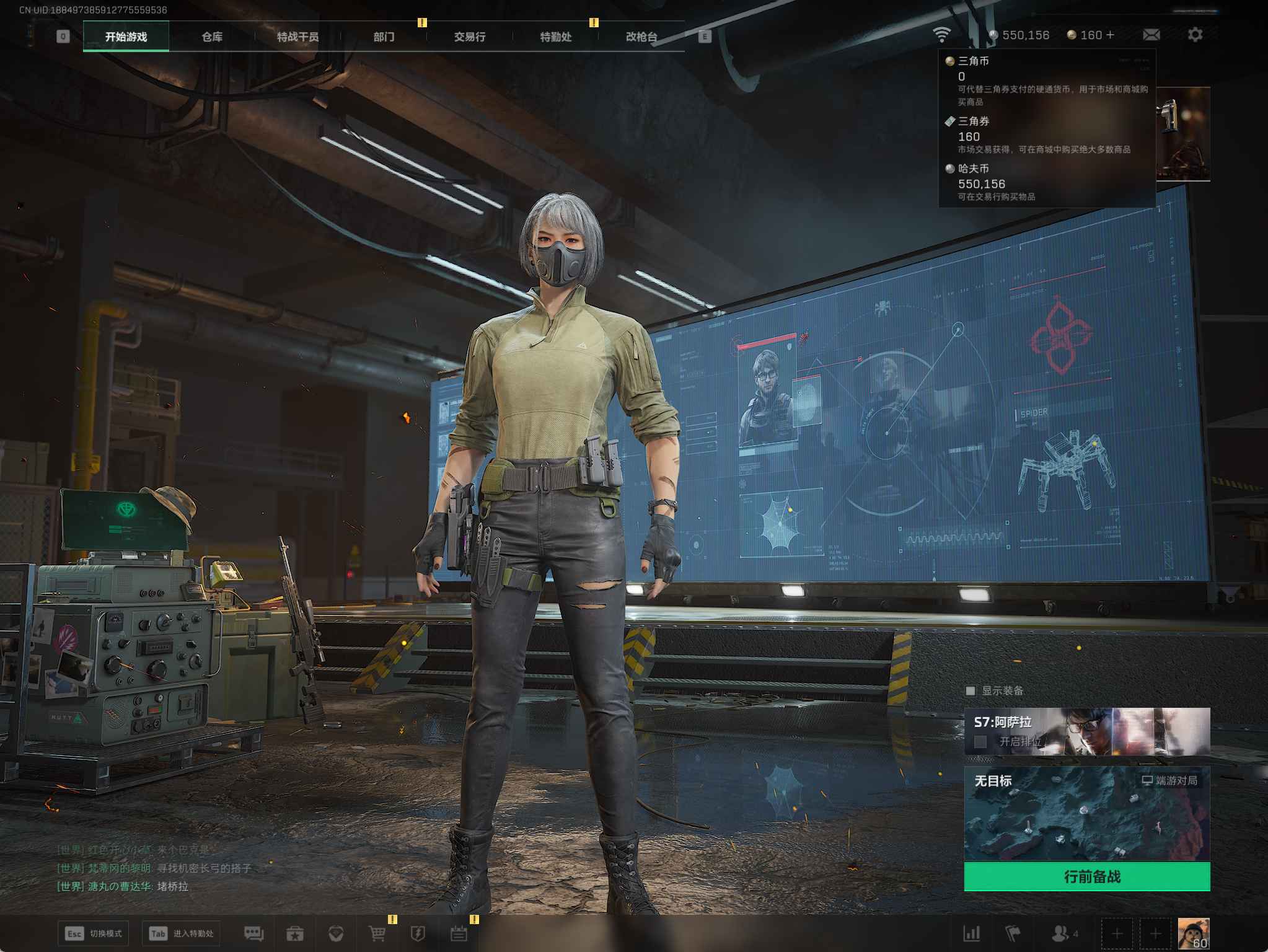Click the 开始游戏 start game tab
This screenshot has width=1268, height=952.
coord(126,37)
